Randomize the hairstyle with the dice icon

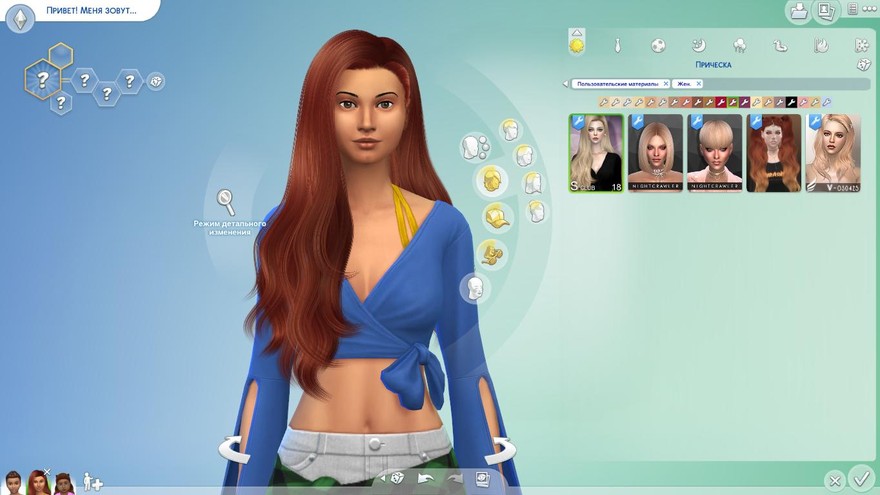864,65
